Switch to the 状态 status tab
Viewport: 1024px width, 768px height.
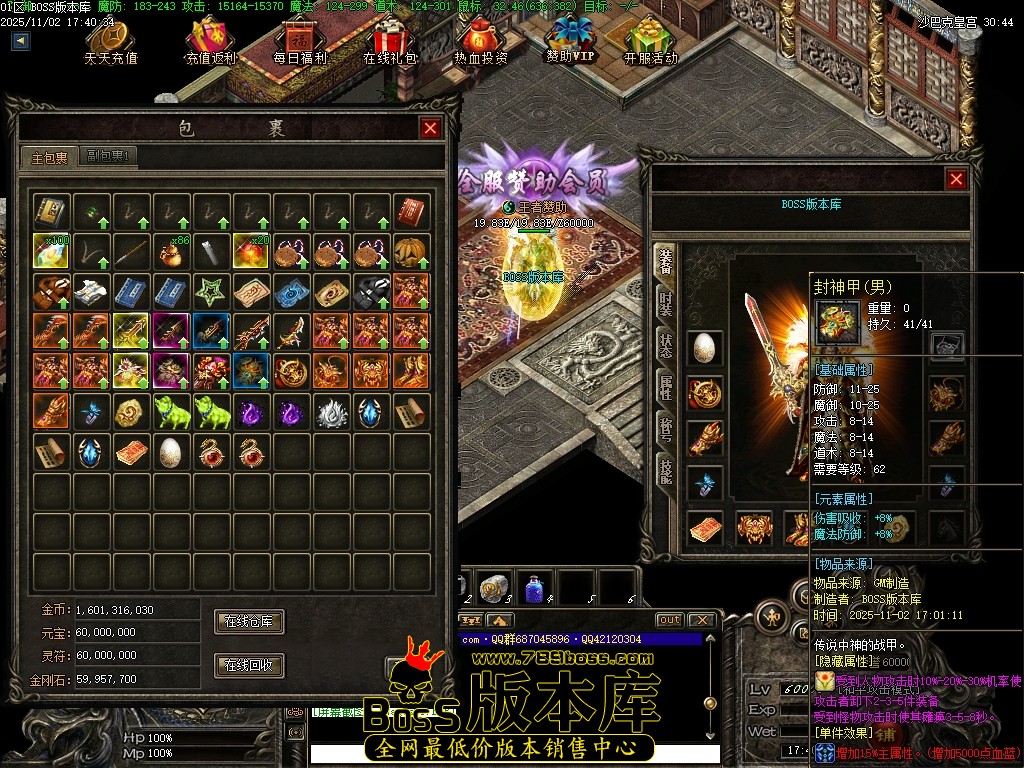point(665,343)
